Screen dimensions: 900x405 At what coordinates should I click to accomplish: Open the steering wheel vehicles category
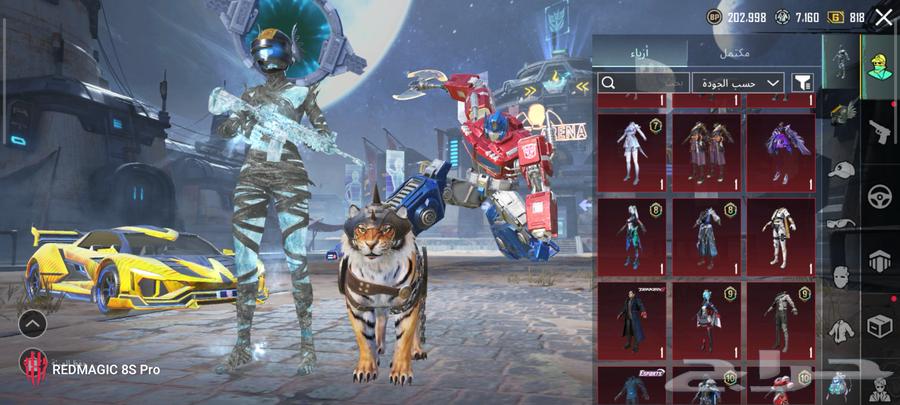click(x=880, y=196)
